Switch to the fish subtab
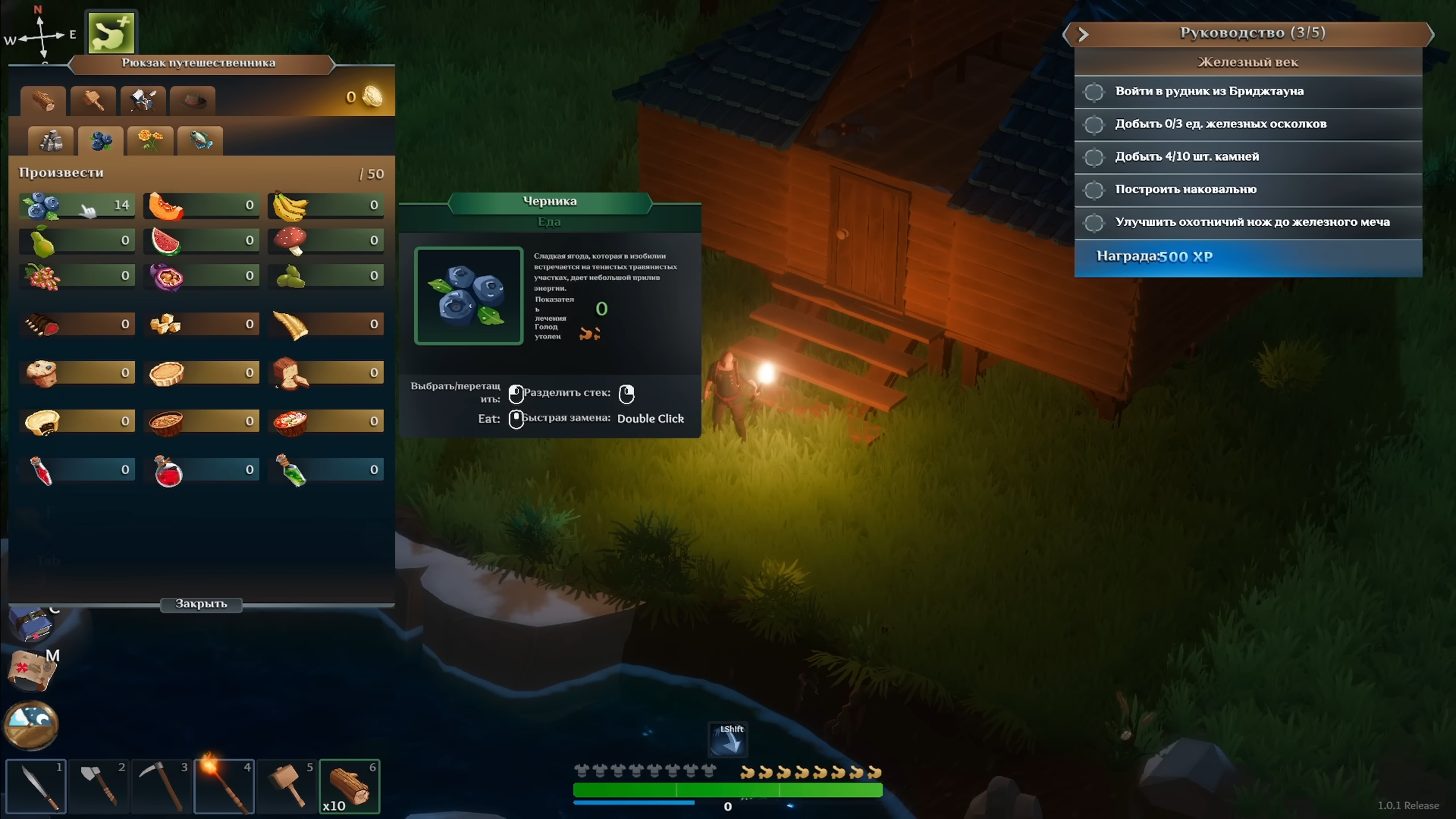Image resolution: width=1456 pixels, height=819 pixels. 200,140
